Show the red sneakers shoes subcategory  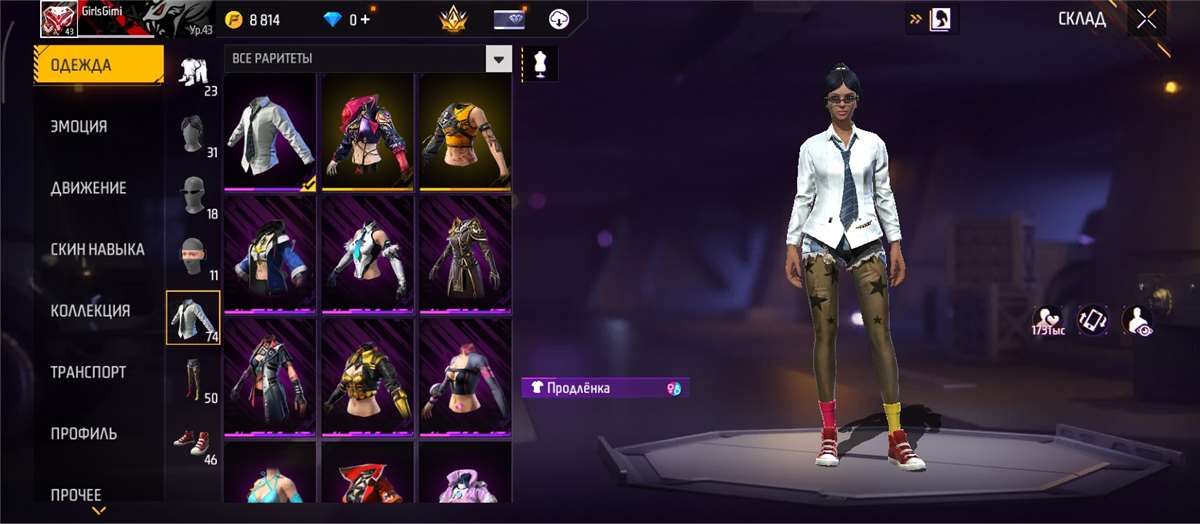click(x=192, y=440)
